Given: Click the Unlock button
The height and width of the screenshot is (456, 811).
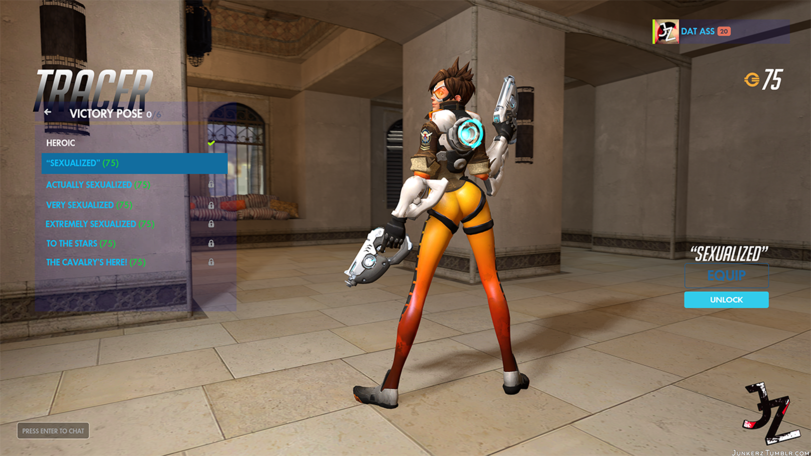Looking at the screenshot, I should tap(726, 300).
